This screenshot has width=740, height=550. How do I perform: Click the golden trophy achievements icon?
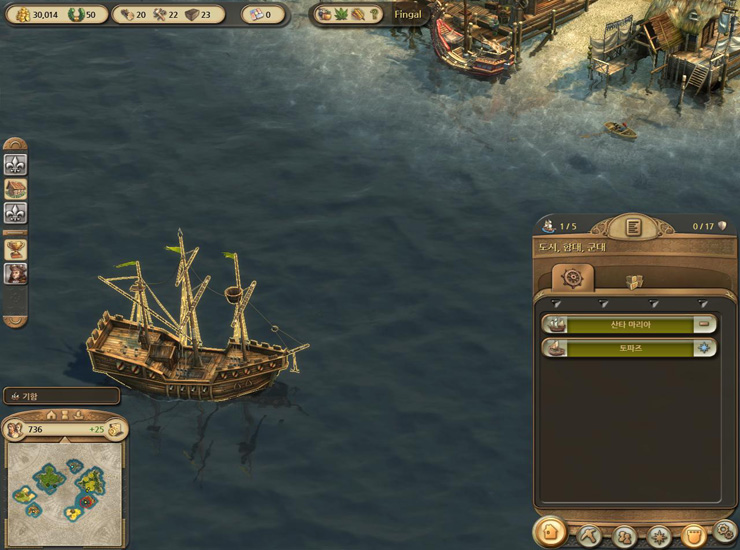[16, 249]
